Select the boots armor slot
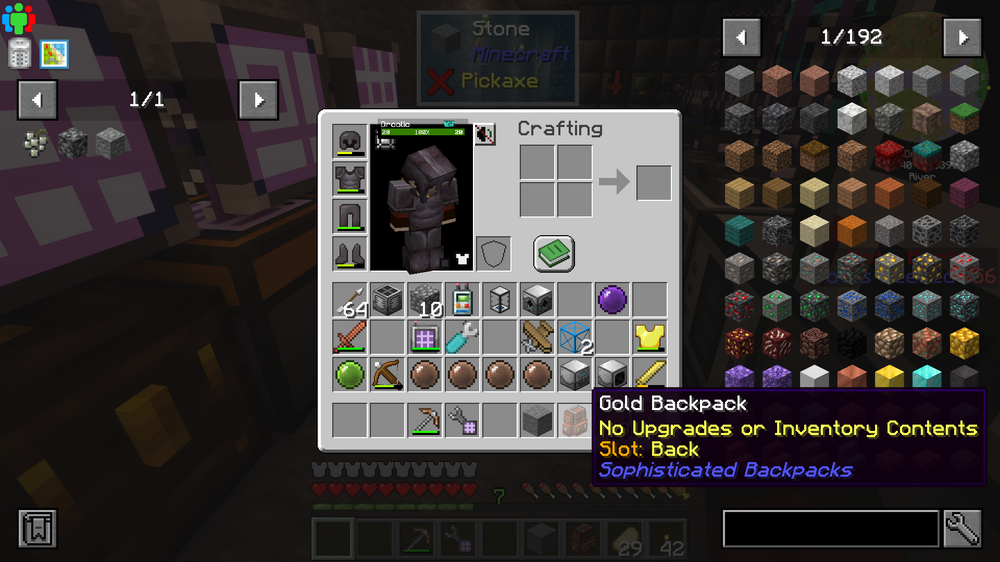The width and height of the screenshot is (1000, 562). (x=350, y=253)
